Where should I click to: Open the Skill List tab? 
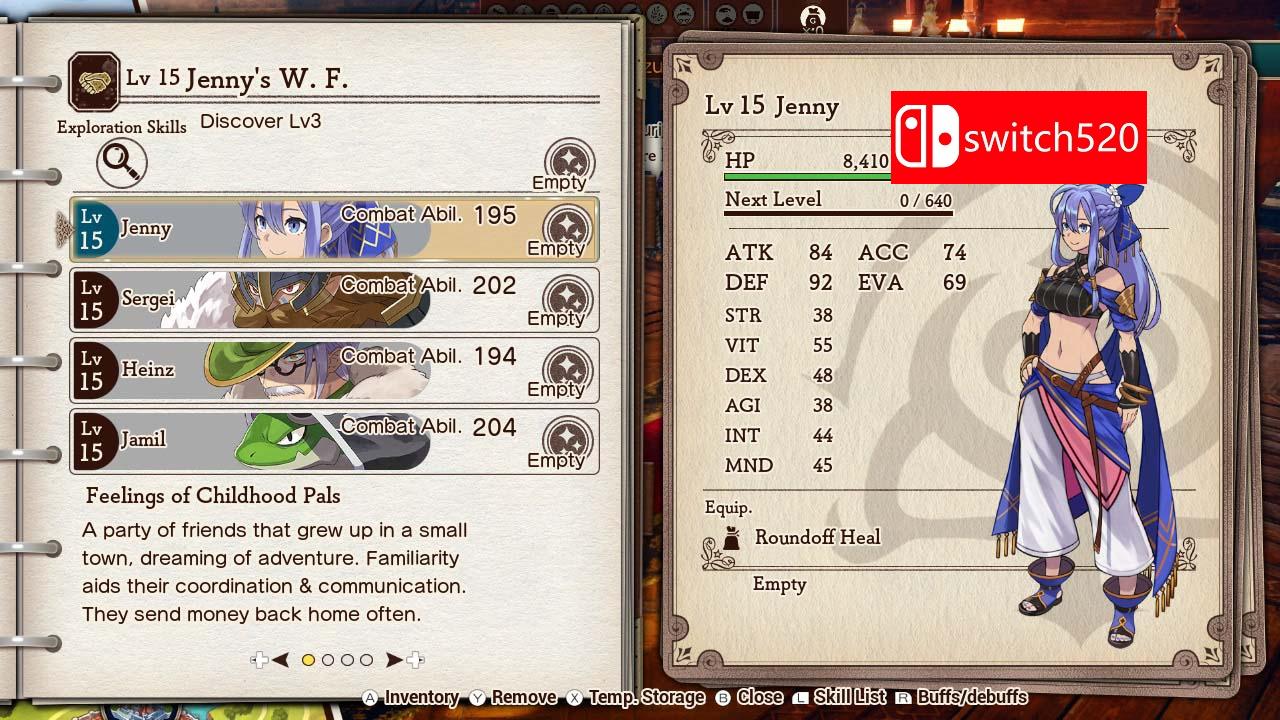[852, 697]
